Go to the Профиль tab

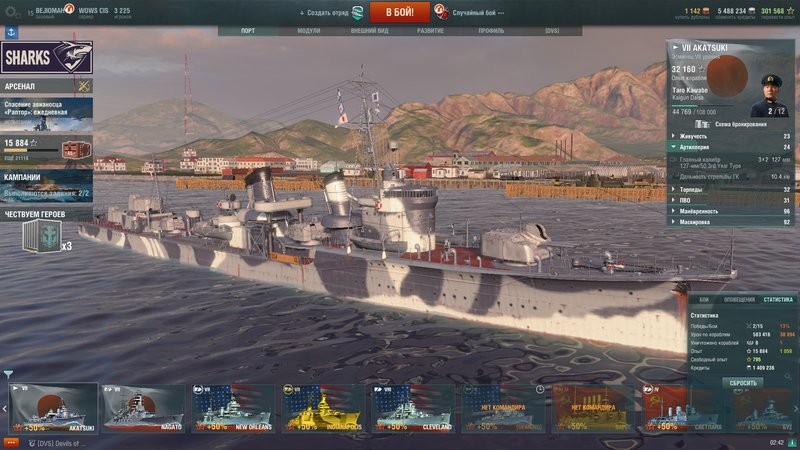491,31
